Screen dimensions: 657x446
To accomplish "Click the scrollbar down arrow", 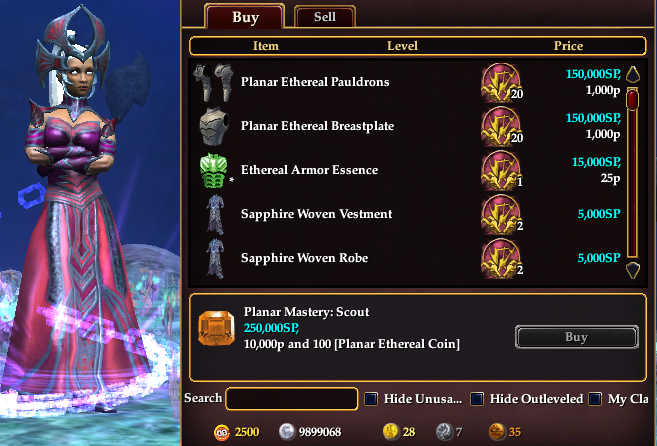I will click(x=632, y=269).
